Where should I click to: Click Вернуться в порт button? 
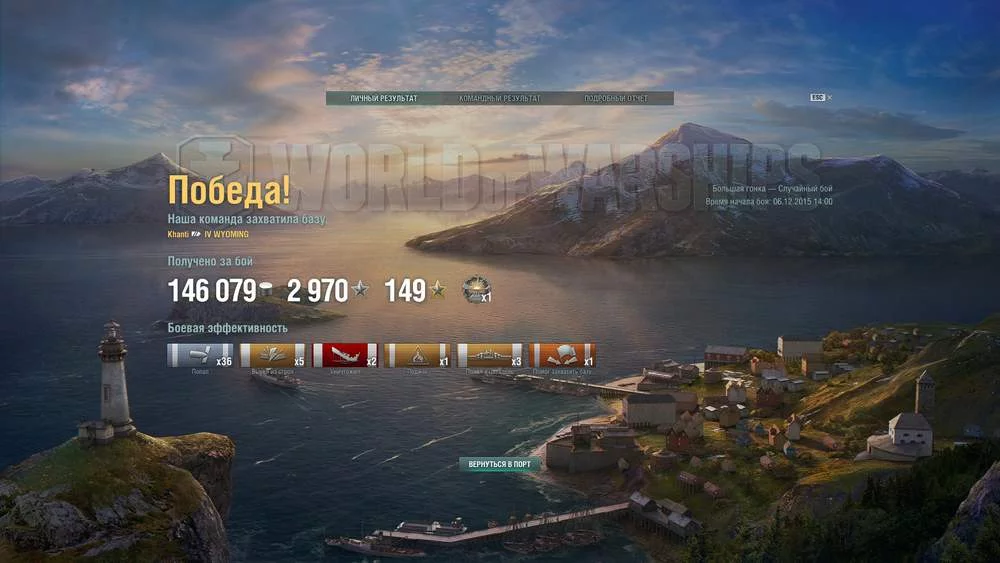(x=500, y=464)
